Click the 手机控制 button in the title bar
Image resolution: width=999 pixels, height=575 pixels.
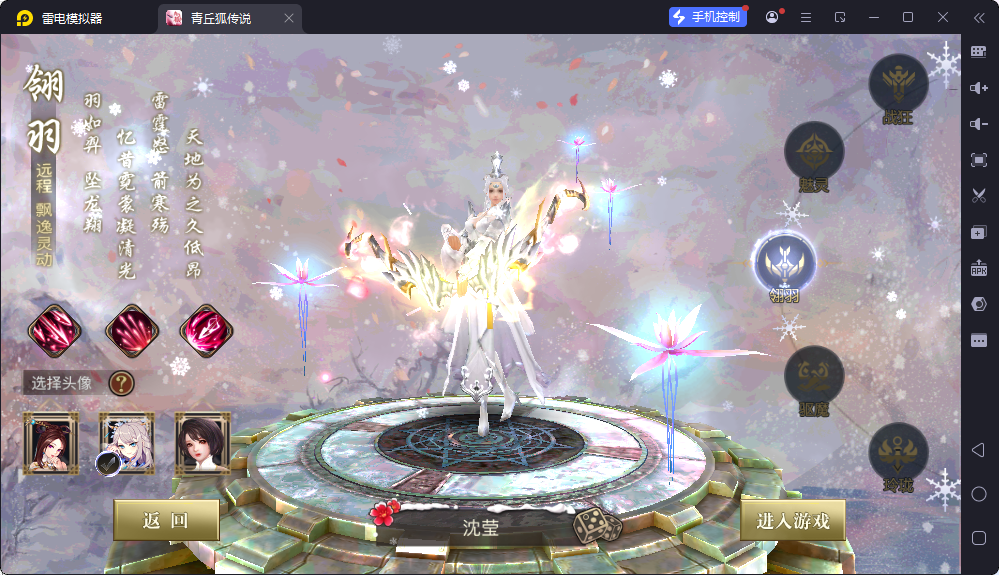(x=708, y=17)
